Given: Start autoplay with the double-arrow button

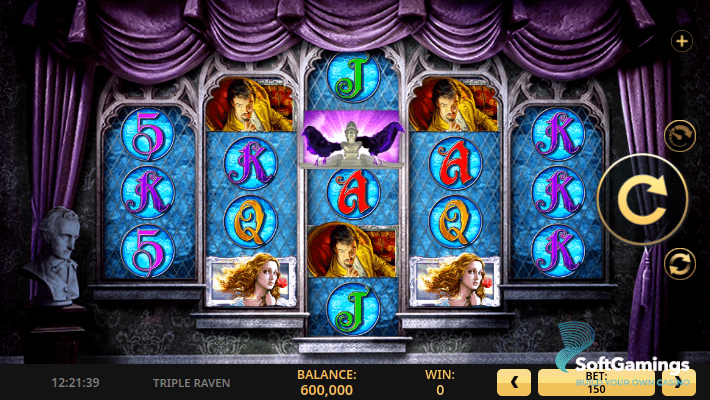Looking at the screenshot, I should tap(679, 264).
